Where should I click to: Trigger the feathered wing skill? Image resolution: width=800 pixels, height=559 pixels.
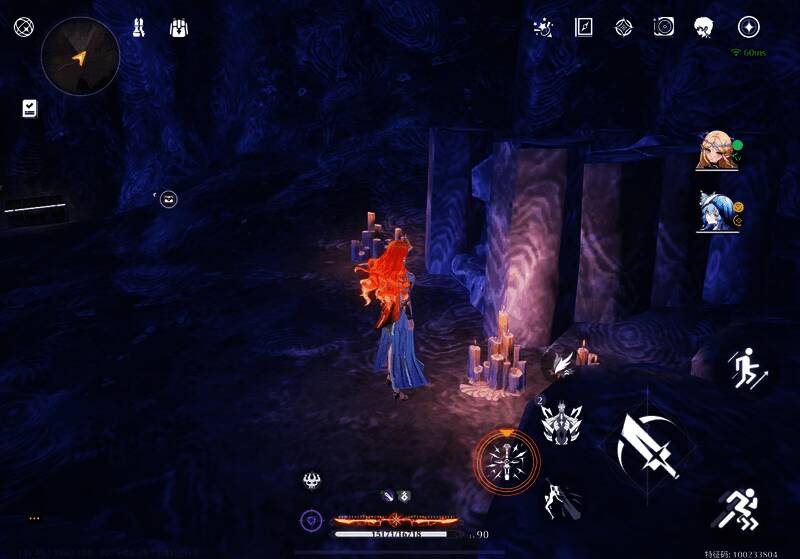(x=562, y=364)
